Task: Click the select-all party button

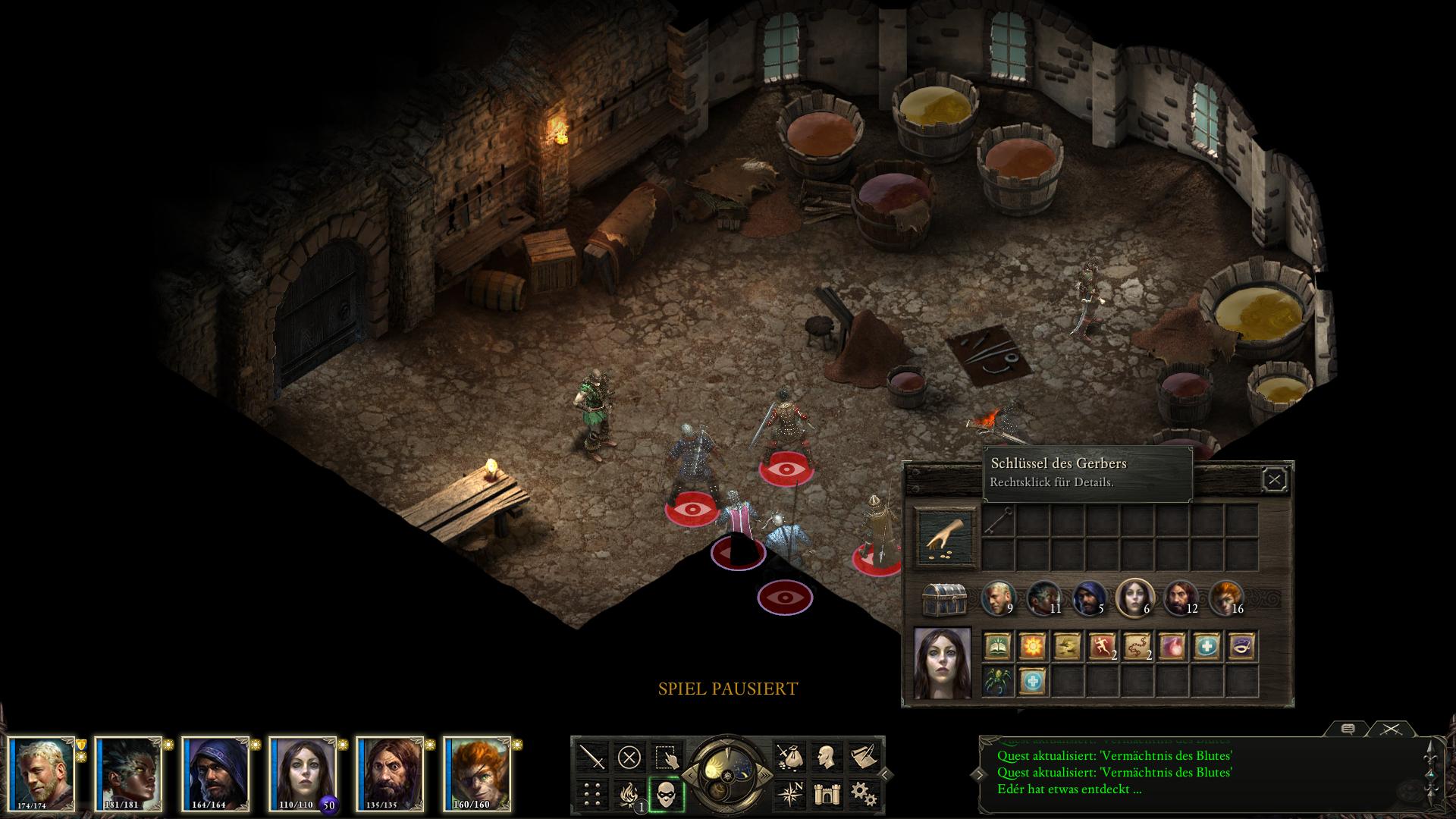Action: tap(667, 757)
